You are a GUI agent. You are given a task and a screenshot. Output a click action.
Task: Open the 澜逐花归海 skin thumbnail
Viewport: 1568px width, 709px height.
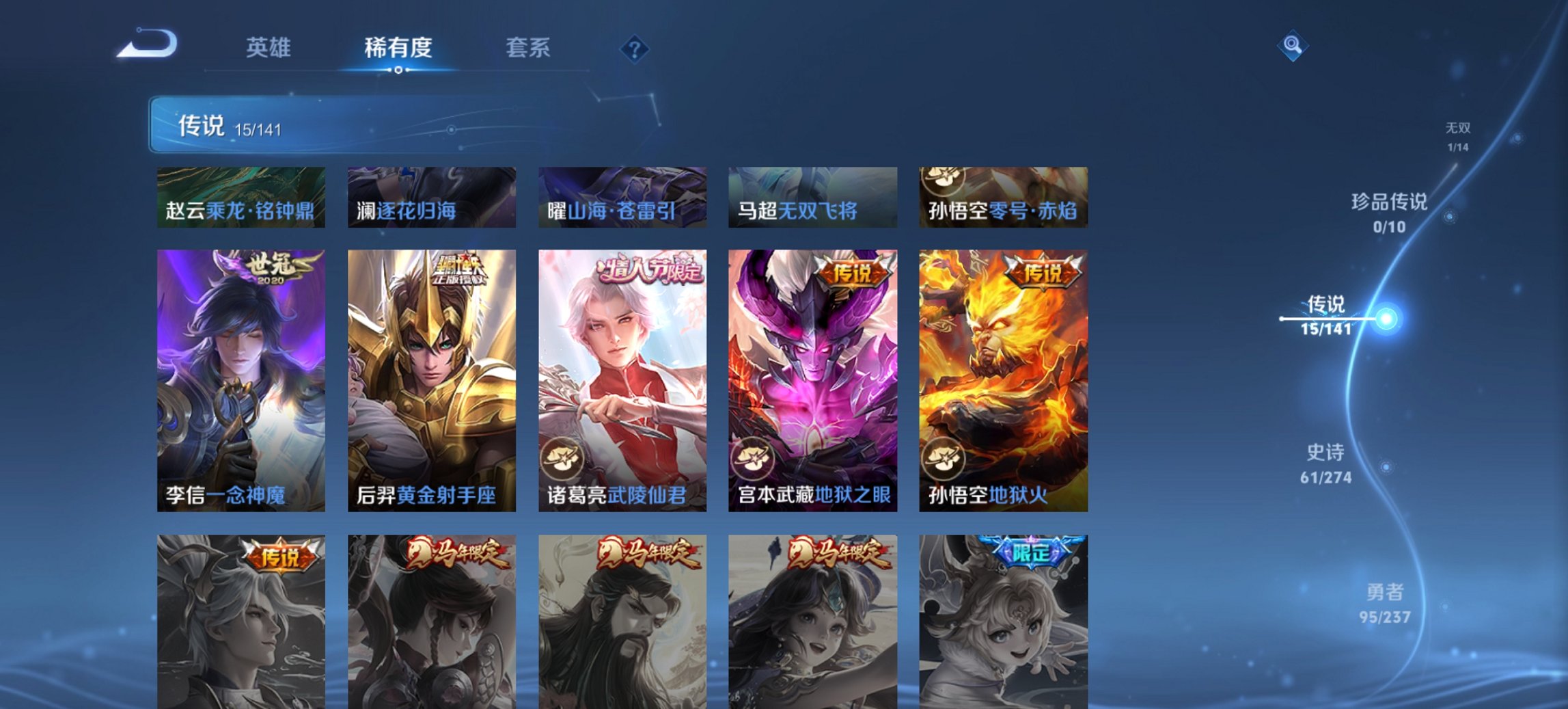(431, 196)
